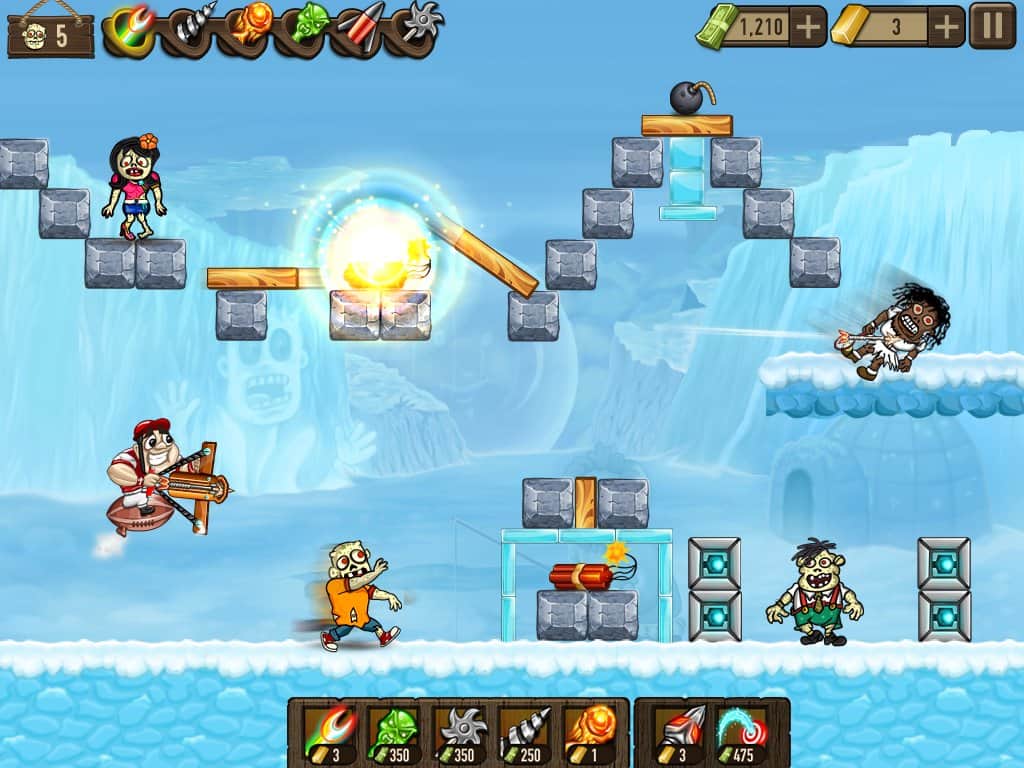Purchase the drill for 250 cash
Image resolution: width=1024 pixels, height=768 pixels.
coord(526,734)
